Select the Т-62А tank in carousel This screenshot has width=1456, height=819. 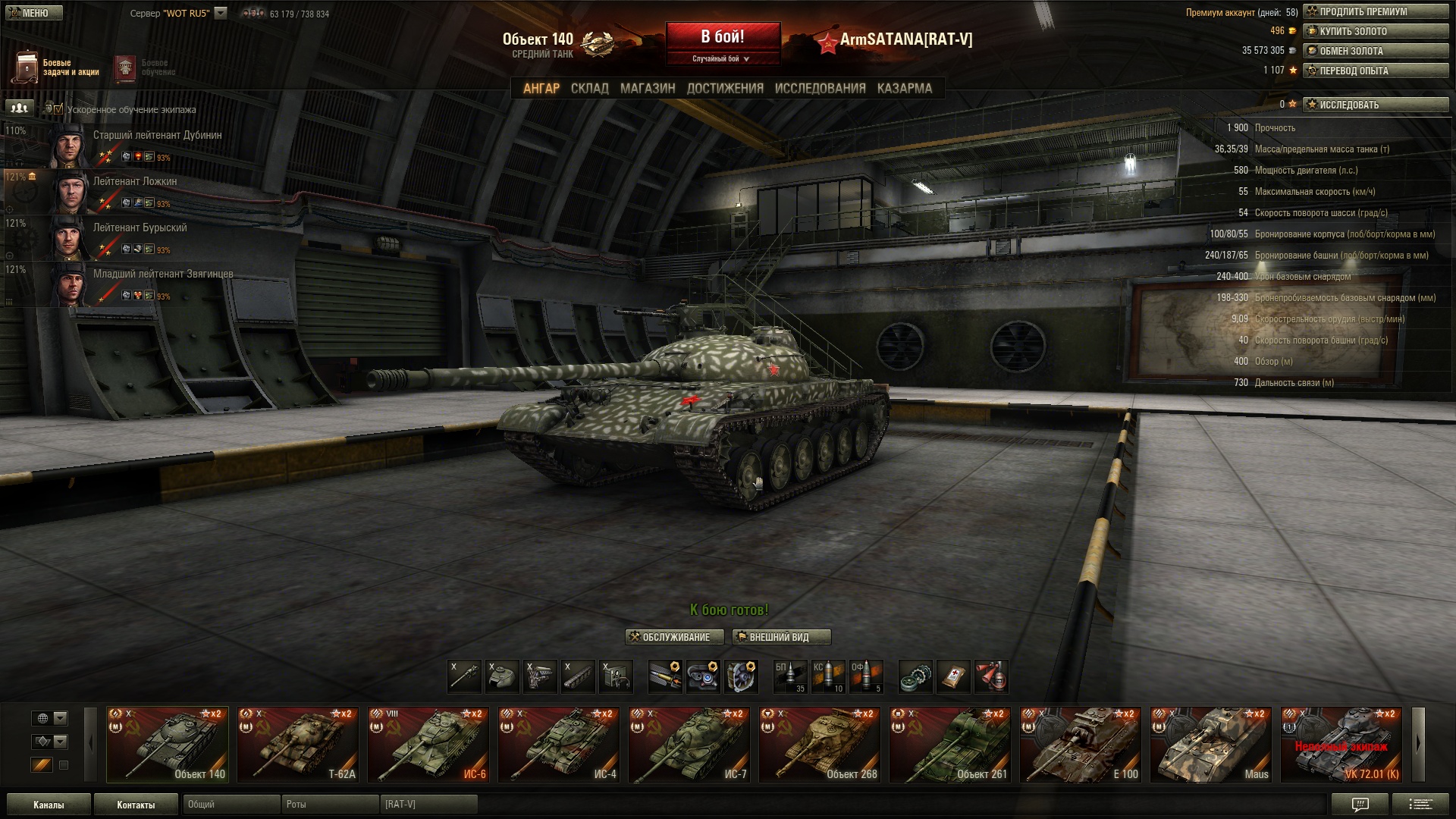[x=298, y=745]
